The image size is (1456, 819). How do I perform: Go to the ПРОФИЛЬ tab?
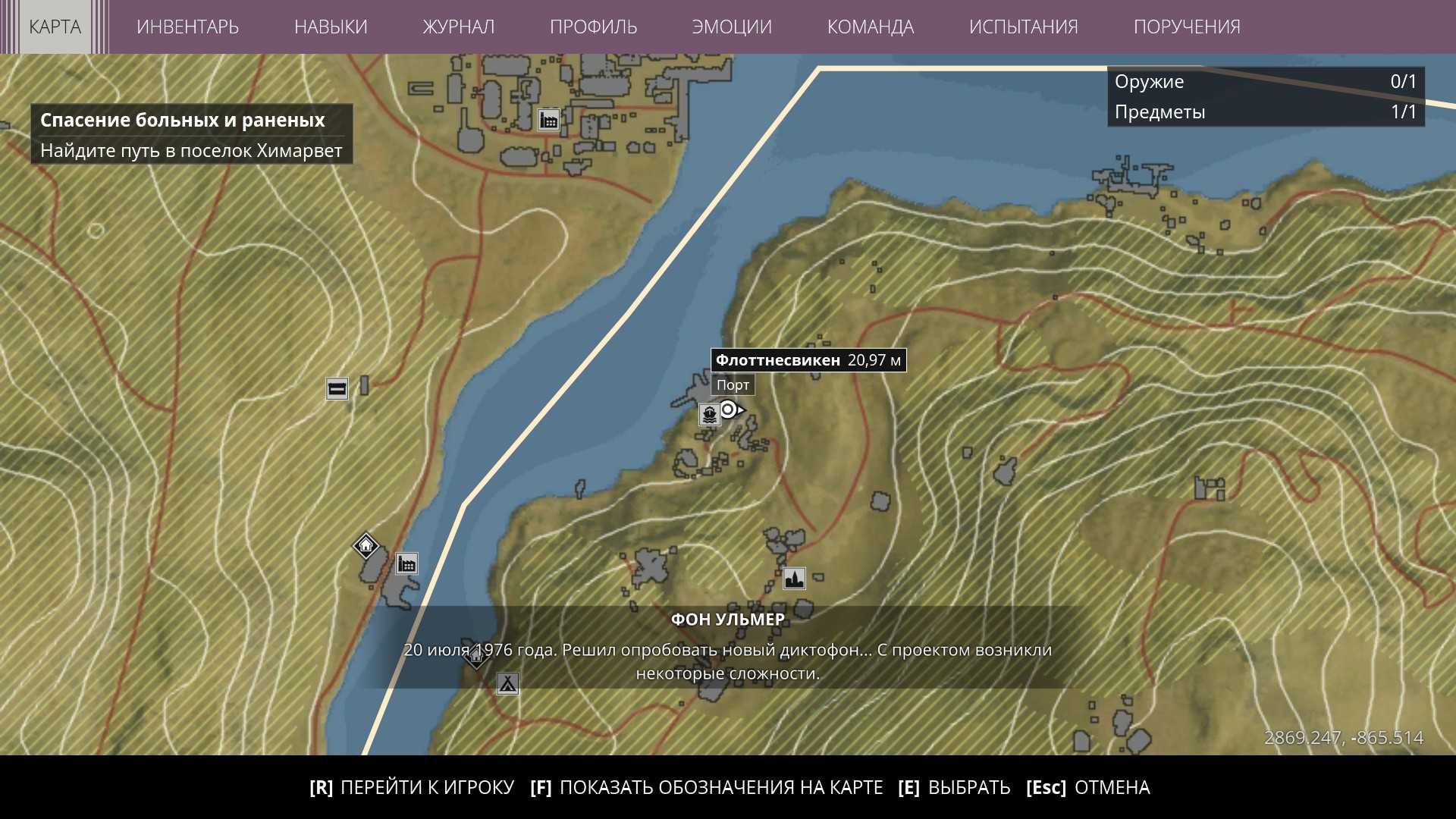point(593,27)
